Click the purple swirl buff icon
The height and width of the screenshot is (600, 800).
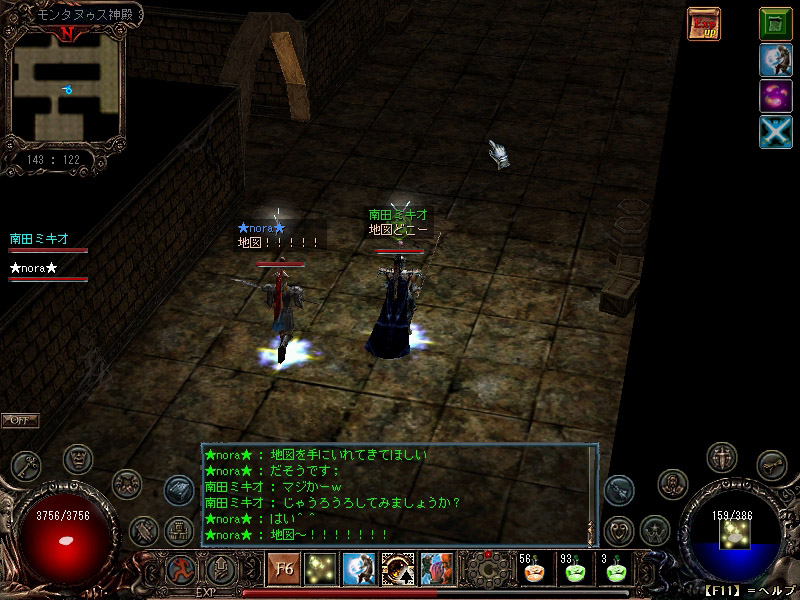[x=775, y=97]
